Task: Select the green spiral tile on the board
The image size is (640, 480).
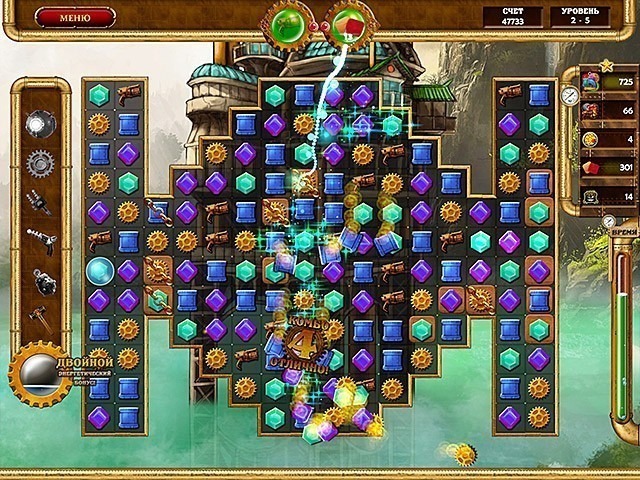Action: click(158, 300)
